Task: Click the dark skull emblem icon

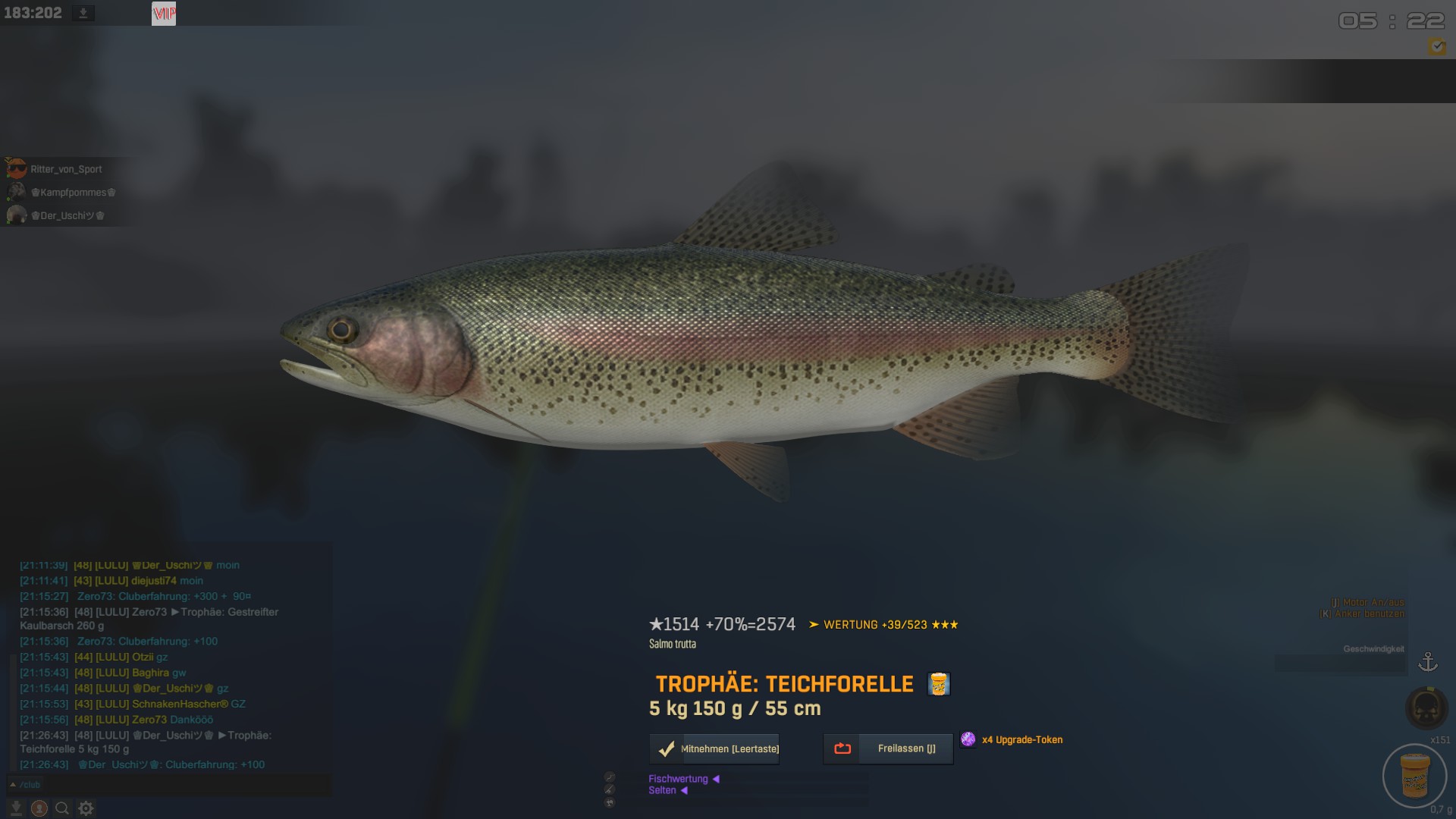Action: pyautogui.click(x=1426, y=708)
